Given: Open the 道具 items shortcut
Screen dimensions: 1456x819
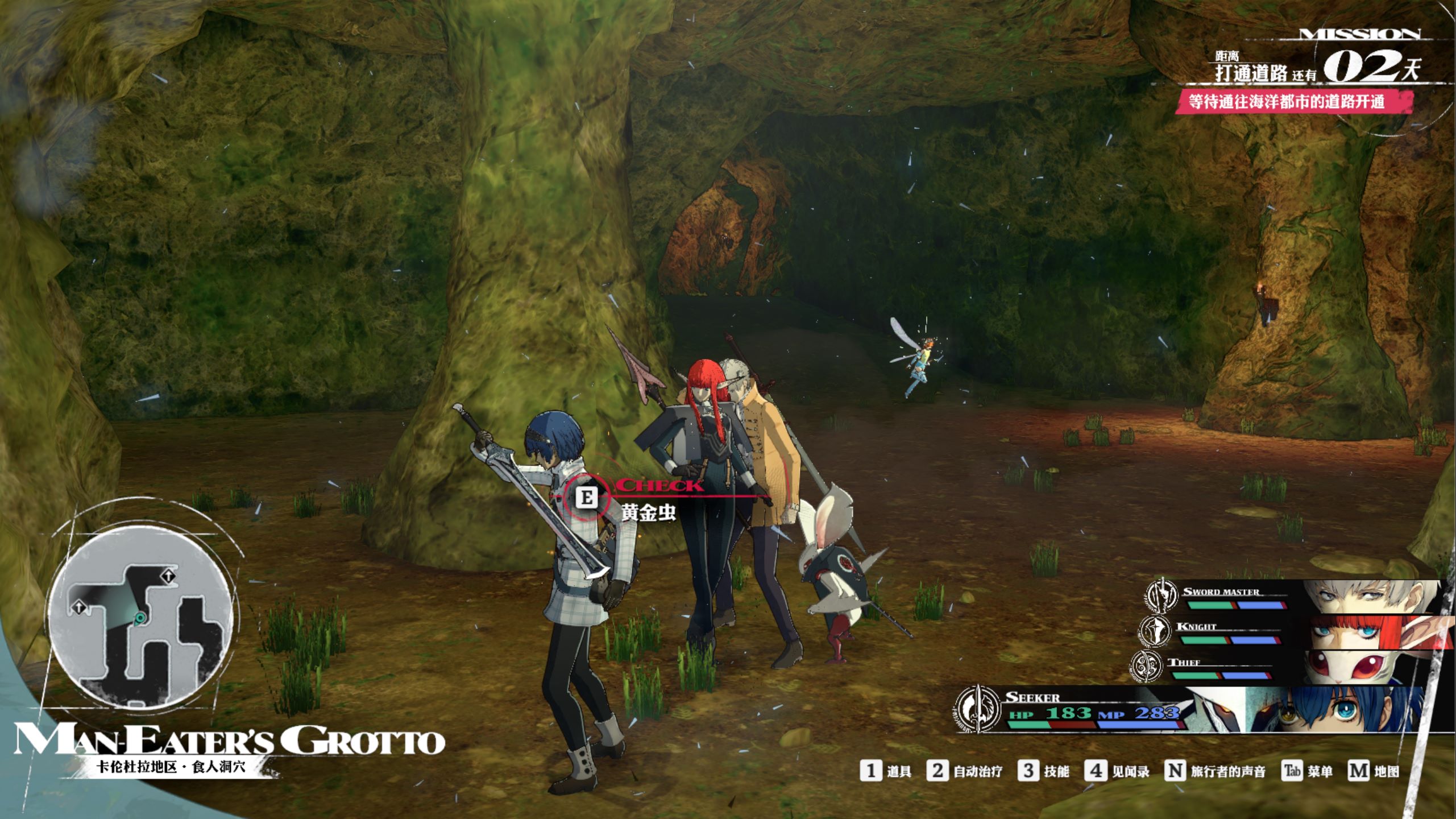Looking at the screenshot, I should coord(886,771).
